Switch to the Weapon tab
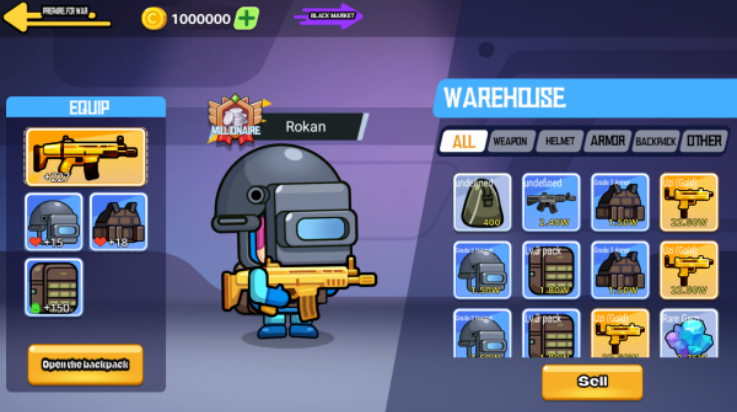Viewport: 737px width, 412px height. click(511, 142)
